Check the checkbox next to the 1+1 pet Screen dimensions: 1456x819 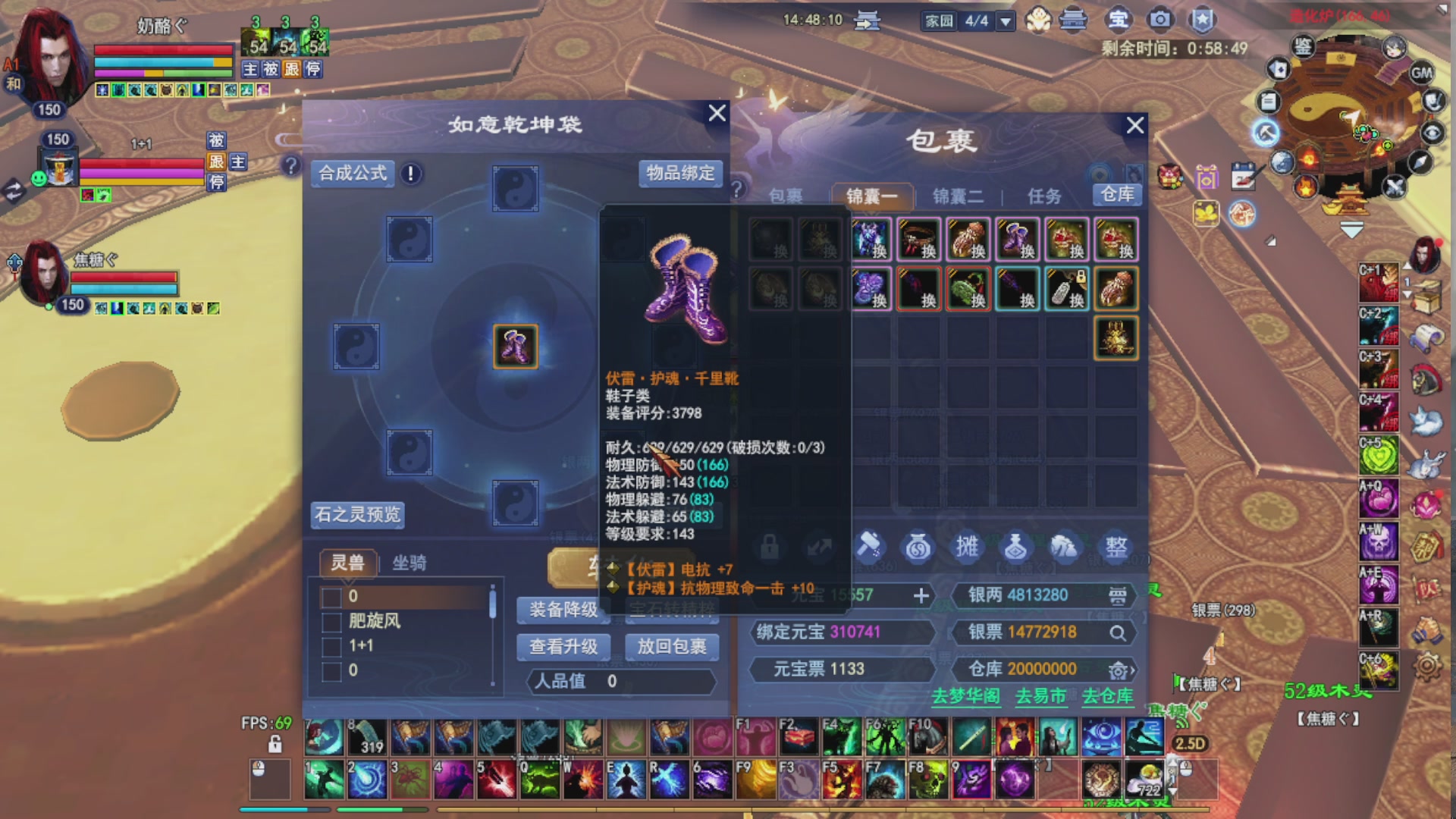tap(331, 648)
